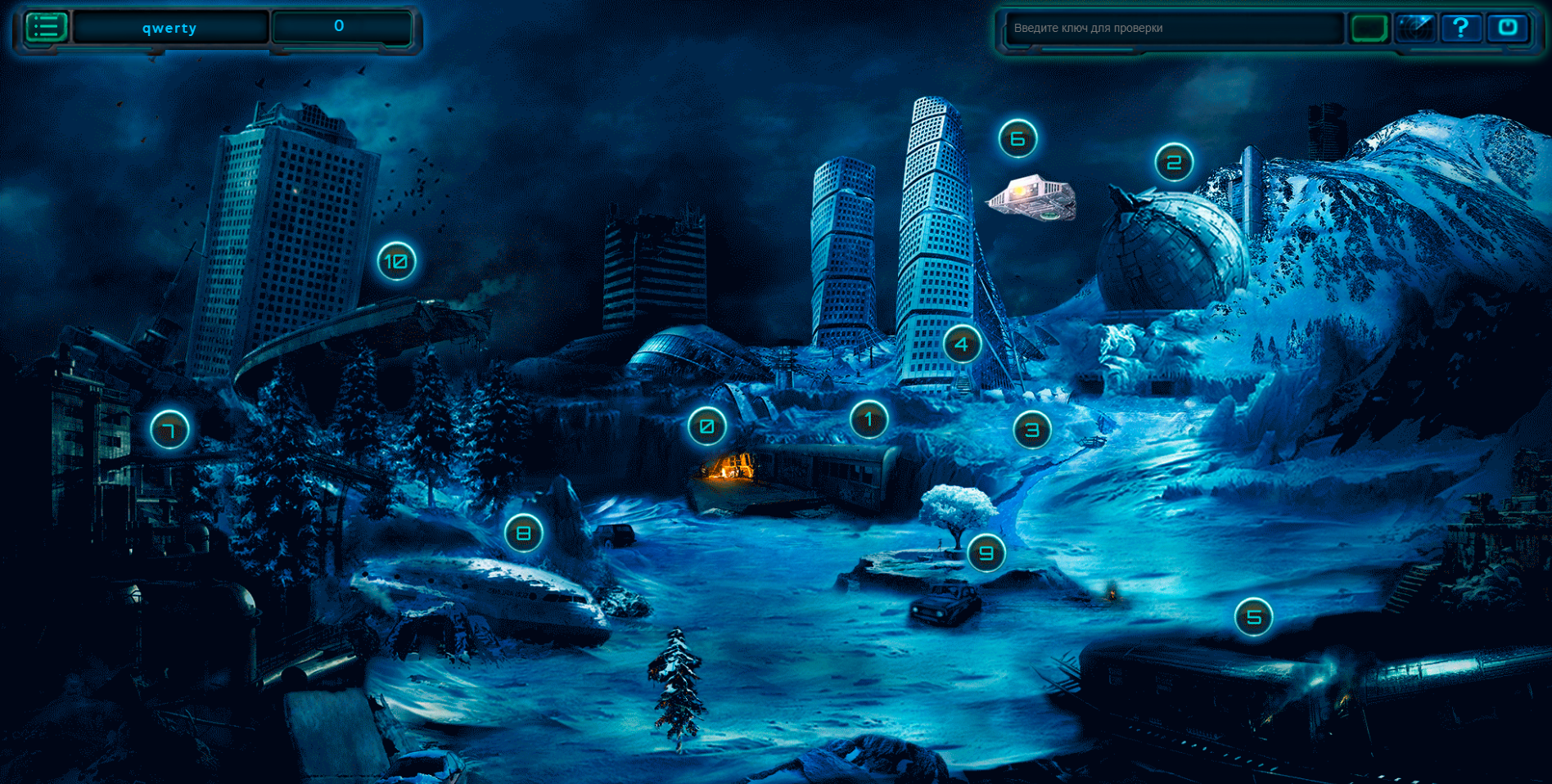This screenshot has width=1552, height=784.
Task: Open level marker 6
Action: click(1017, 139)
